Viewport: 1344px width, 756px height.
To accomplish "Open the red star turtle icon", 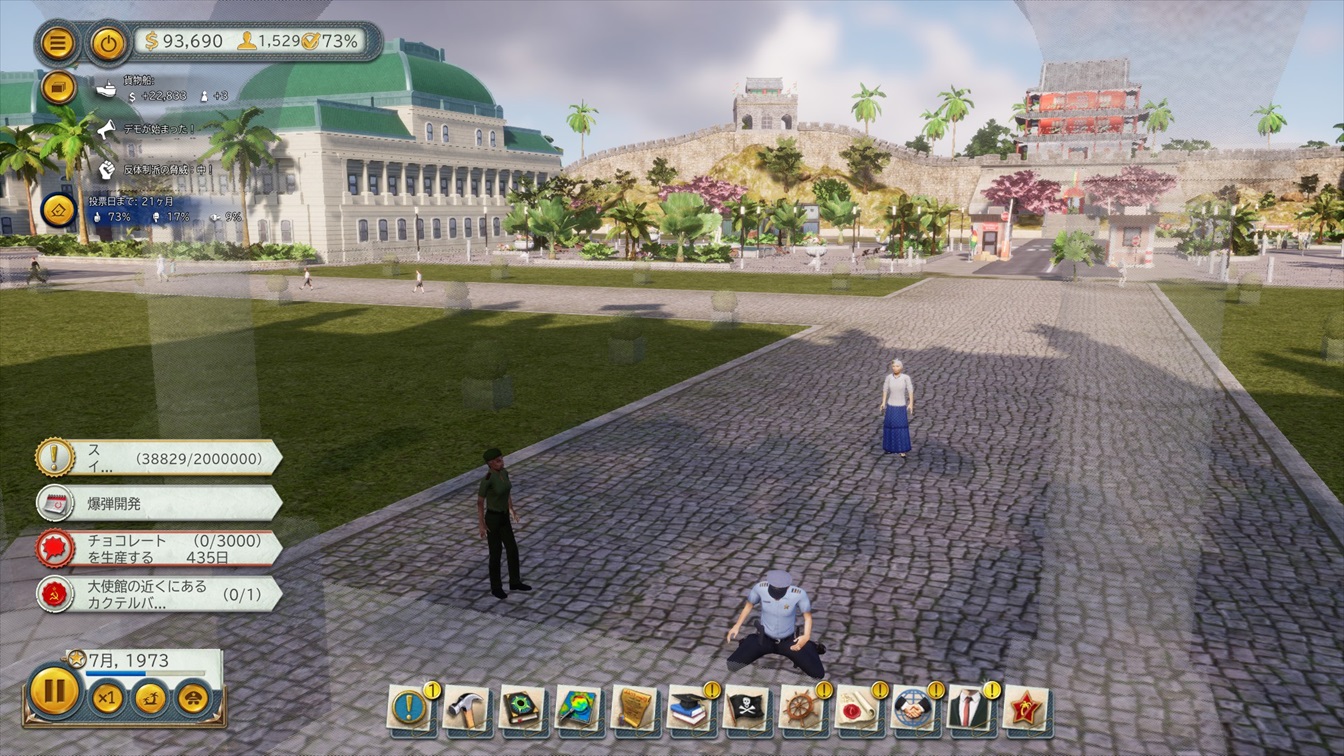I will (x=1025, y=708).
